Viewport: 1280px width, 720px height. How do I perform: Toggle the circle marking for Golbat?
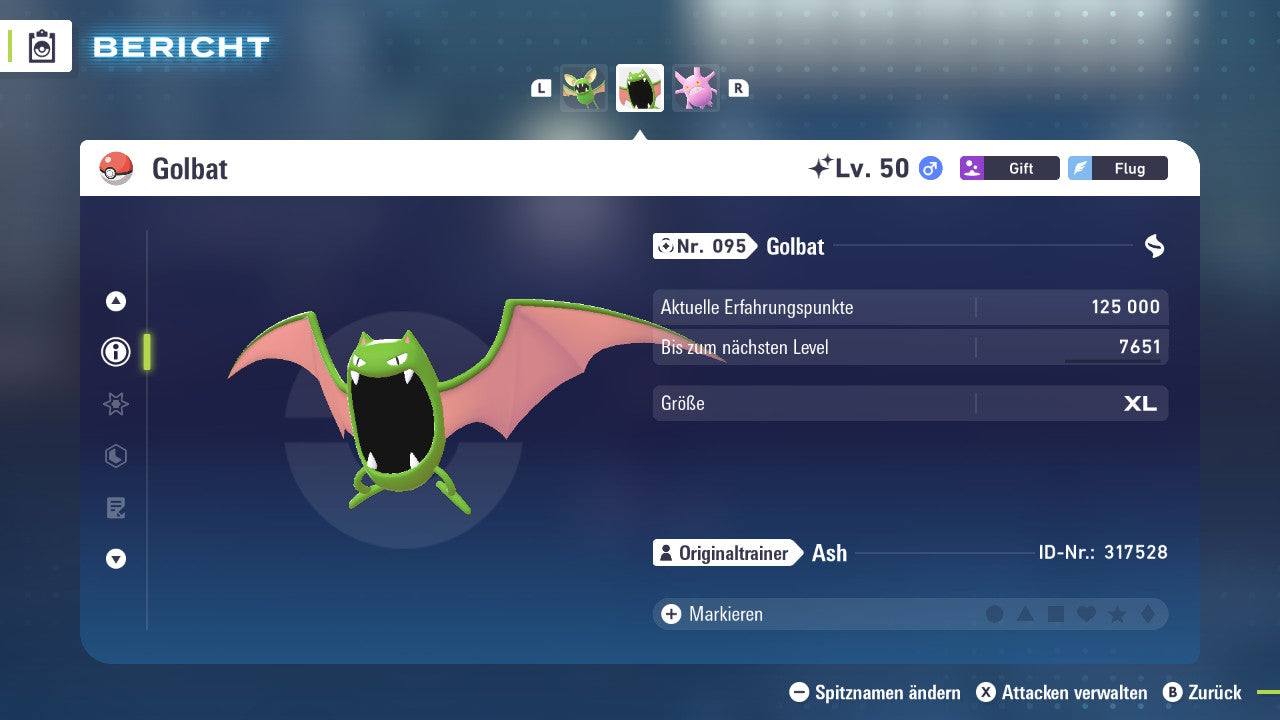coord(993,614)
